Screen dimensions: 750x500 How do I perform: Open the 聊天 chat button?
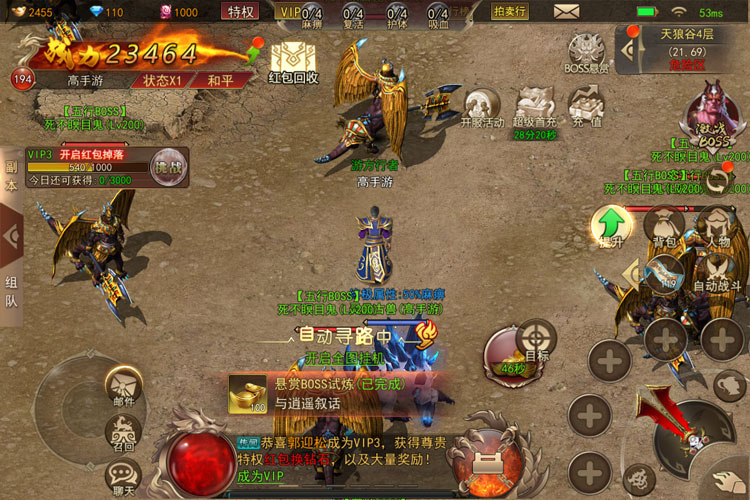coord(123,475)
